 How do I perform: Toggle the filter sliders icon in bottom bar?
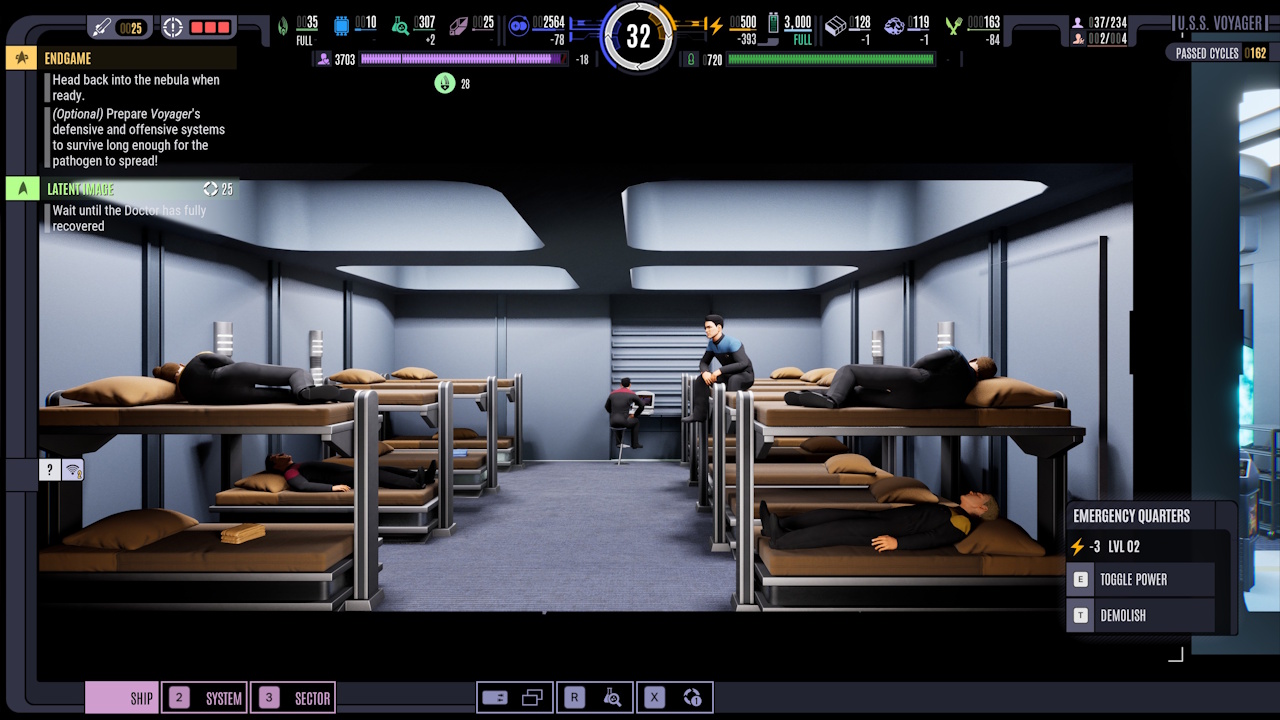coord(496,697)
